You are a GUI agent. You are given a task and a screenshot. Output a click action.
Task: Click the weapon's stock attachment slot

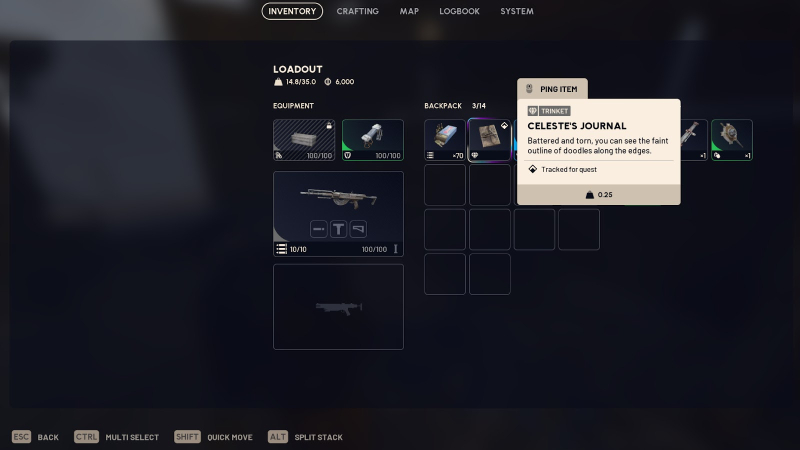pos(358,229)
